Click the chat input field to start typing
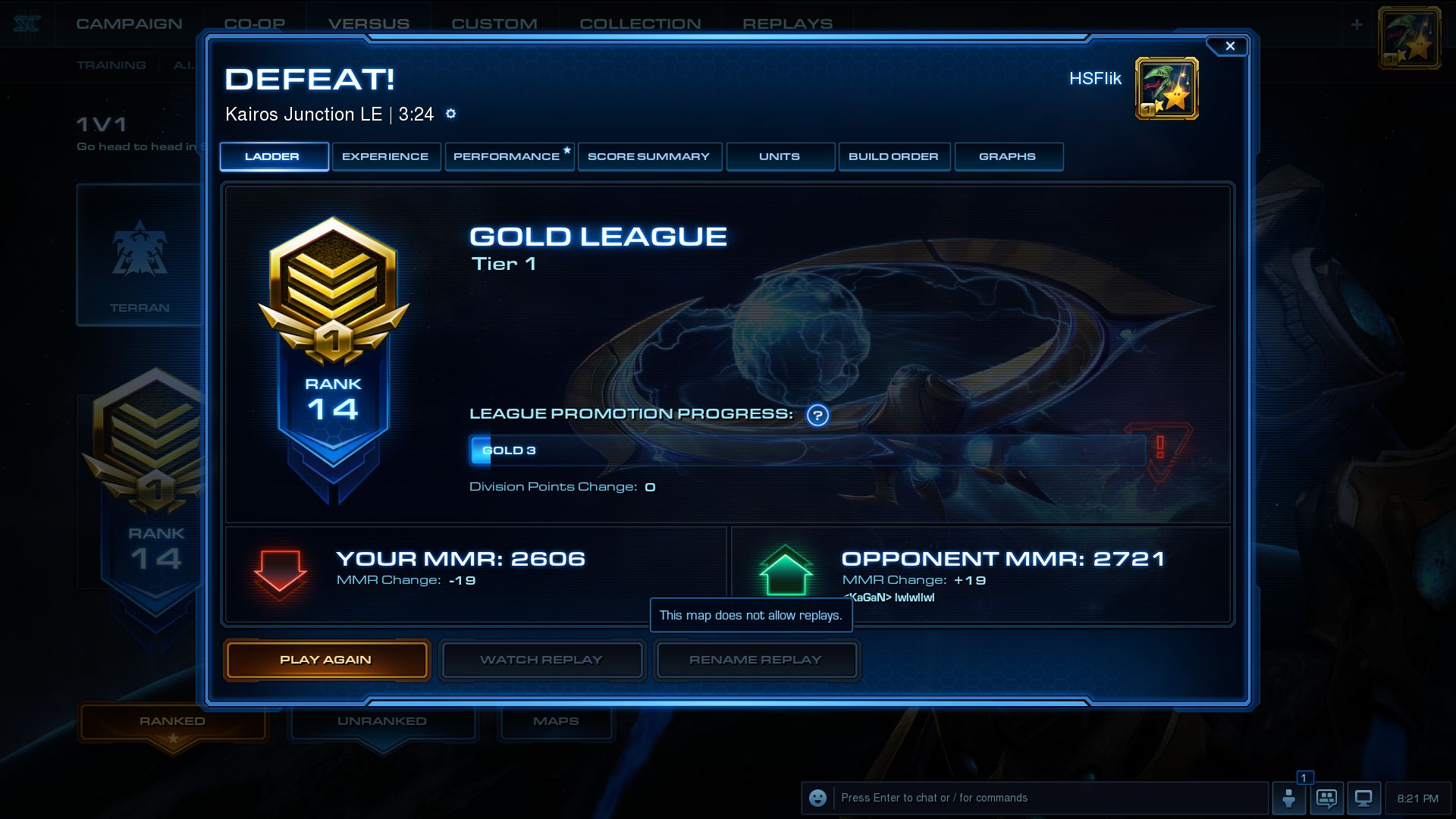This screenshot has height=819, width=1456. (1024, 798)
